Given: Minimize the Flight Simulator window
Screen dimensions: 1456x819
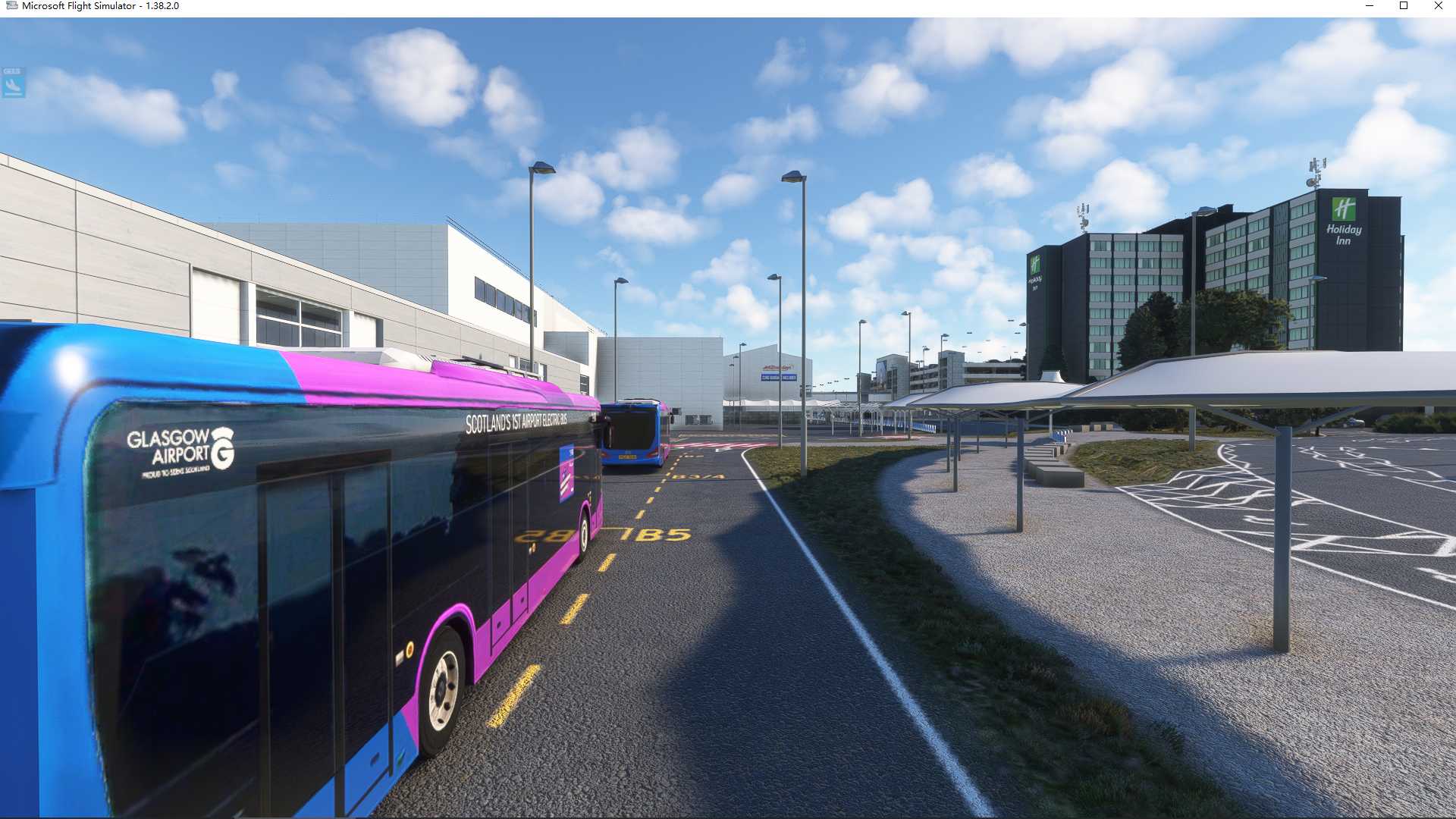Looking at the screenshot, I should 1370,6.
